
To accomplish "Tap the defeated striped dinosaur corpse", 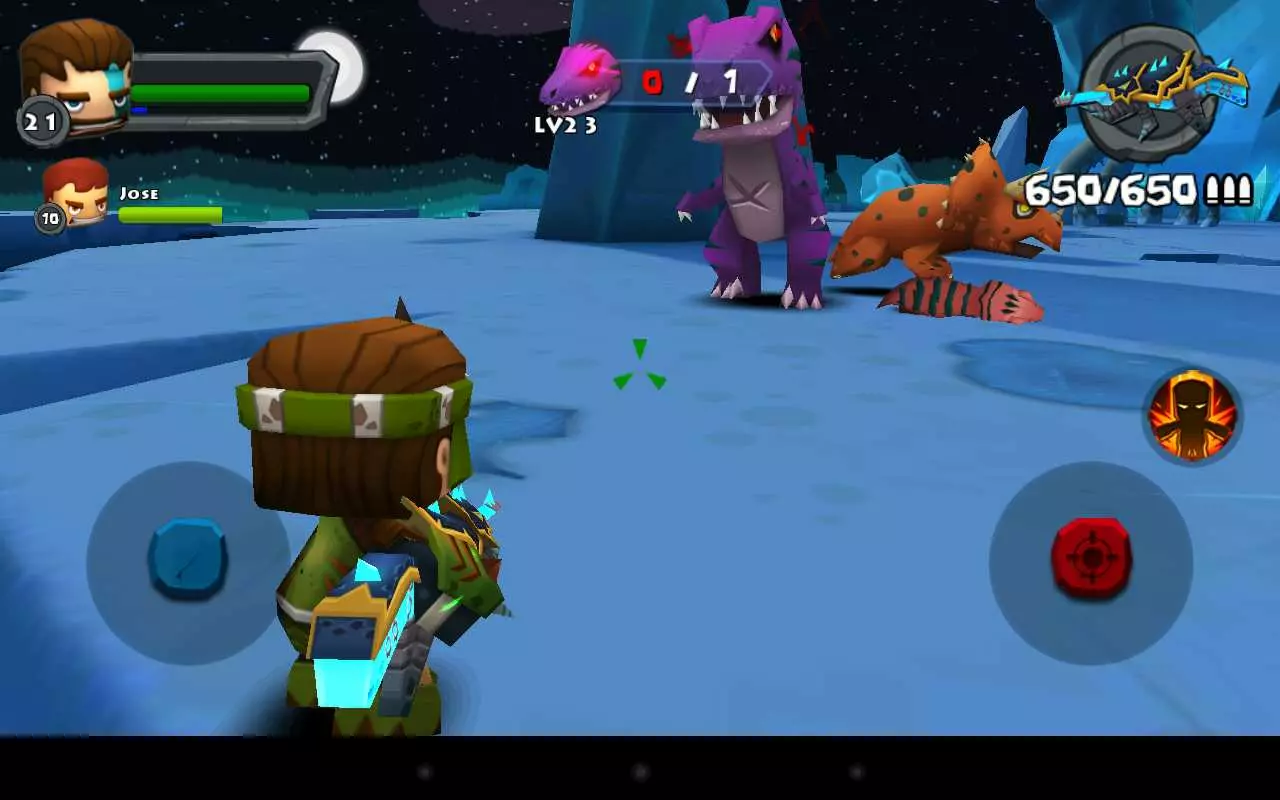I will pyautogui.click(x=960, y=300).
